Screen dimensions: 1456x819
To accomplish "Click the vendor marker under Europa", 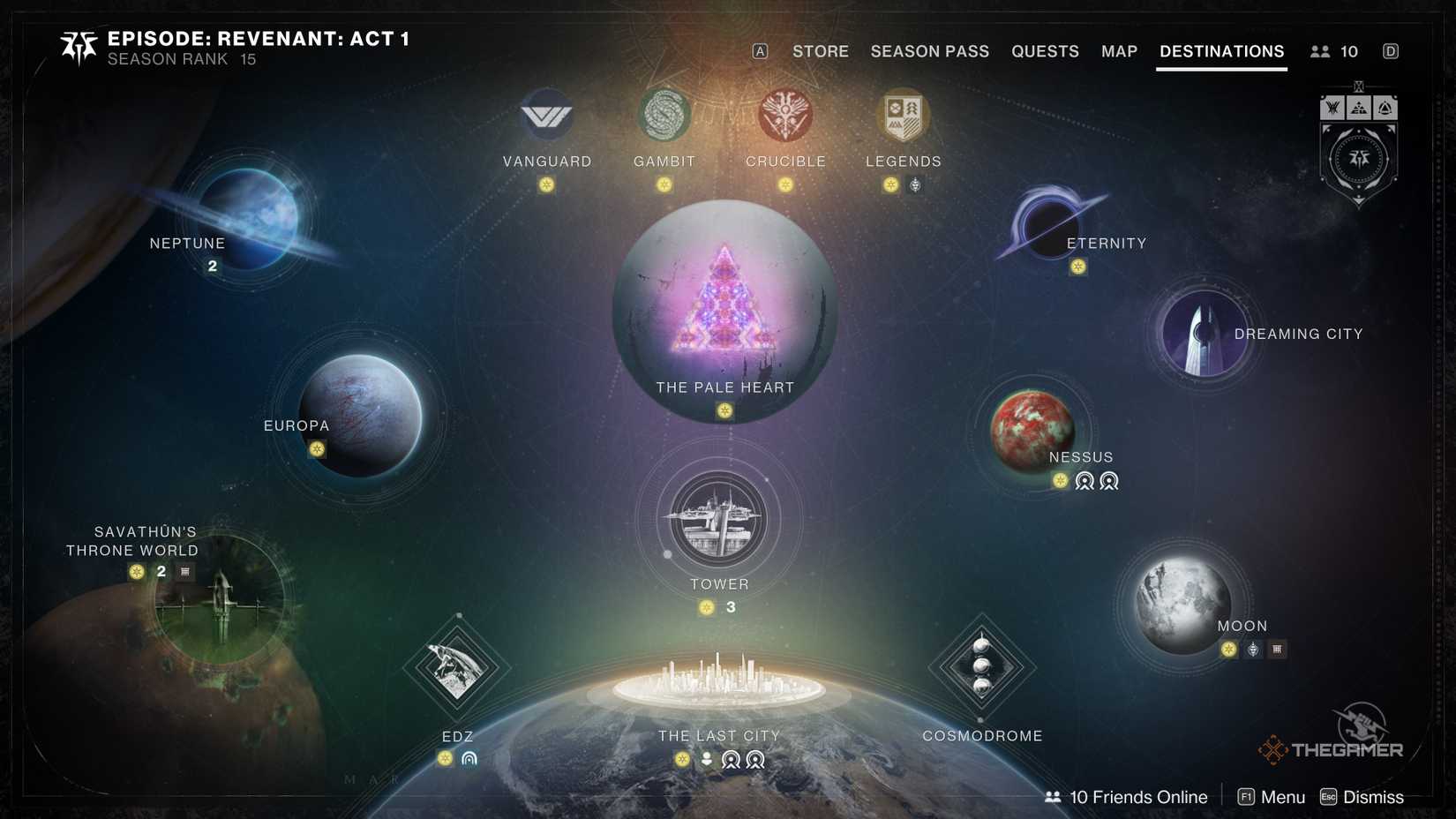I will click(x=315, y=450).
